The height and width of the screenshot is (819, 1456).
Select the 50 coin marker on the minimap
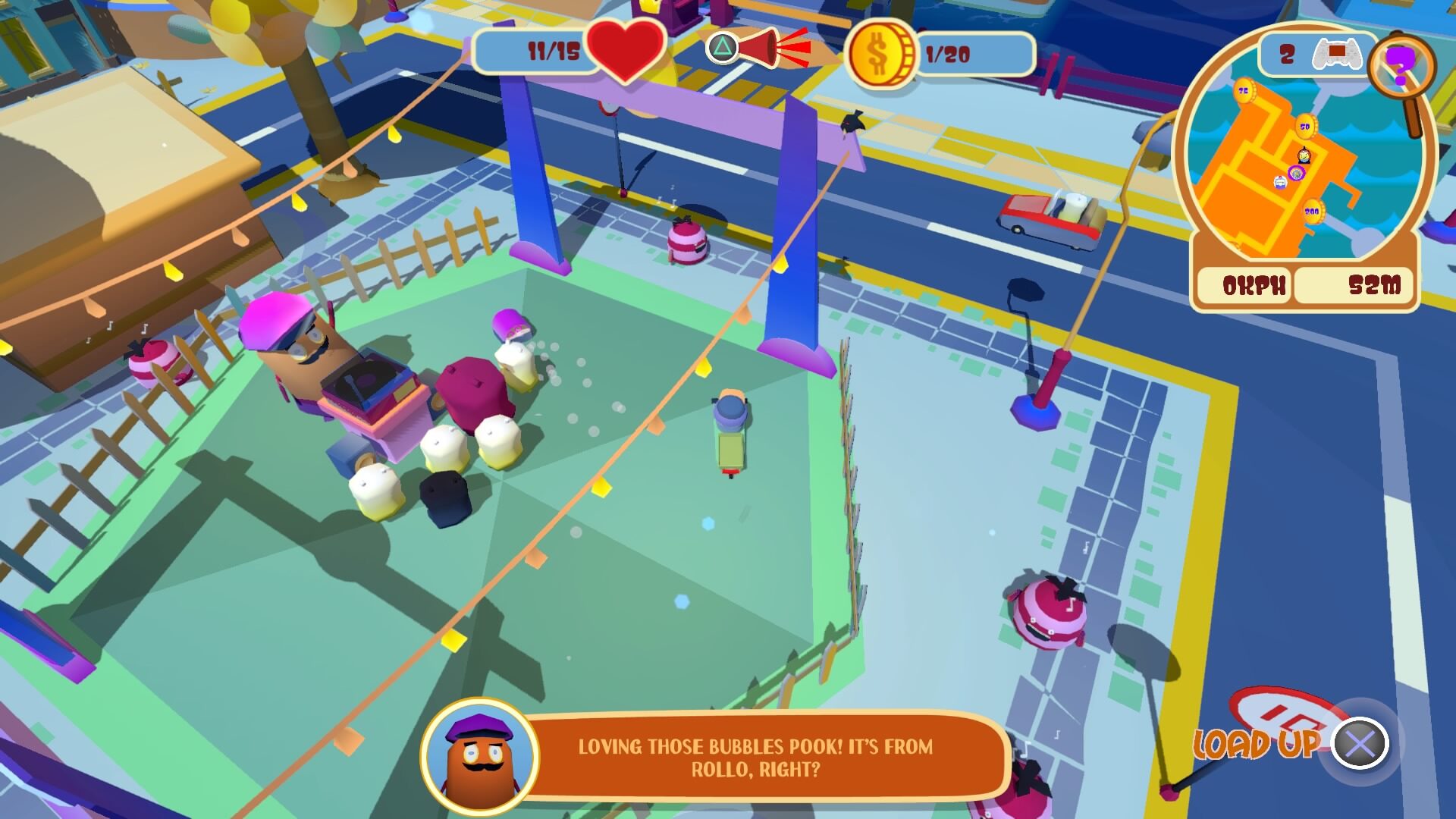click(1305, 127)
